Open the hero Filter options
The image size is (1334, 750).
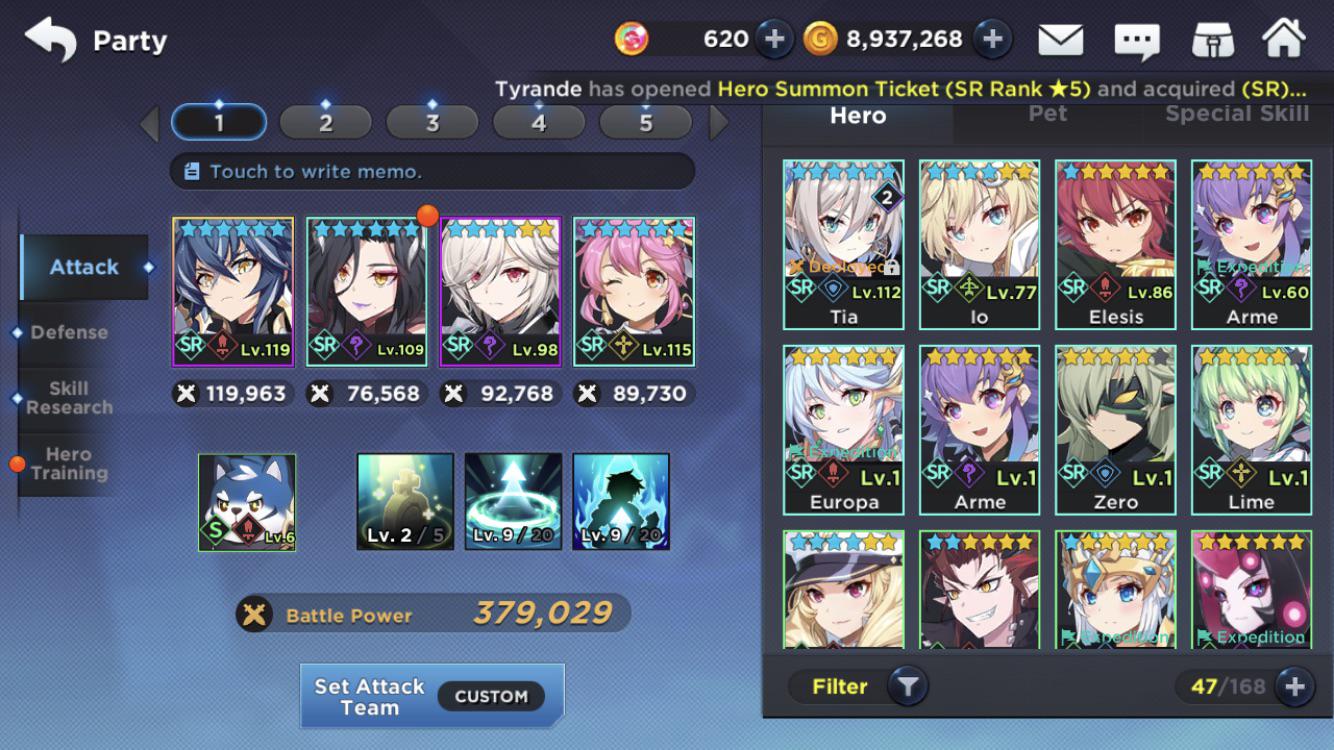(x=858, y=686)
